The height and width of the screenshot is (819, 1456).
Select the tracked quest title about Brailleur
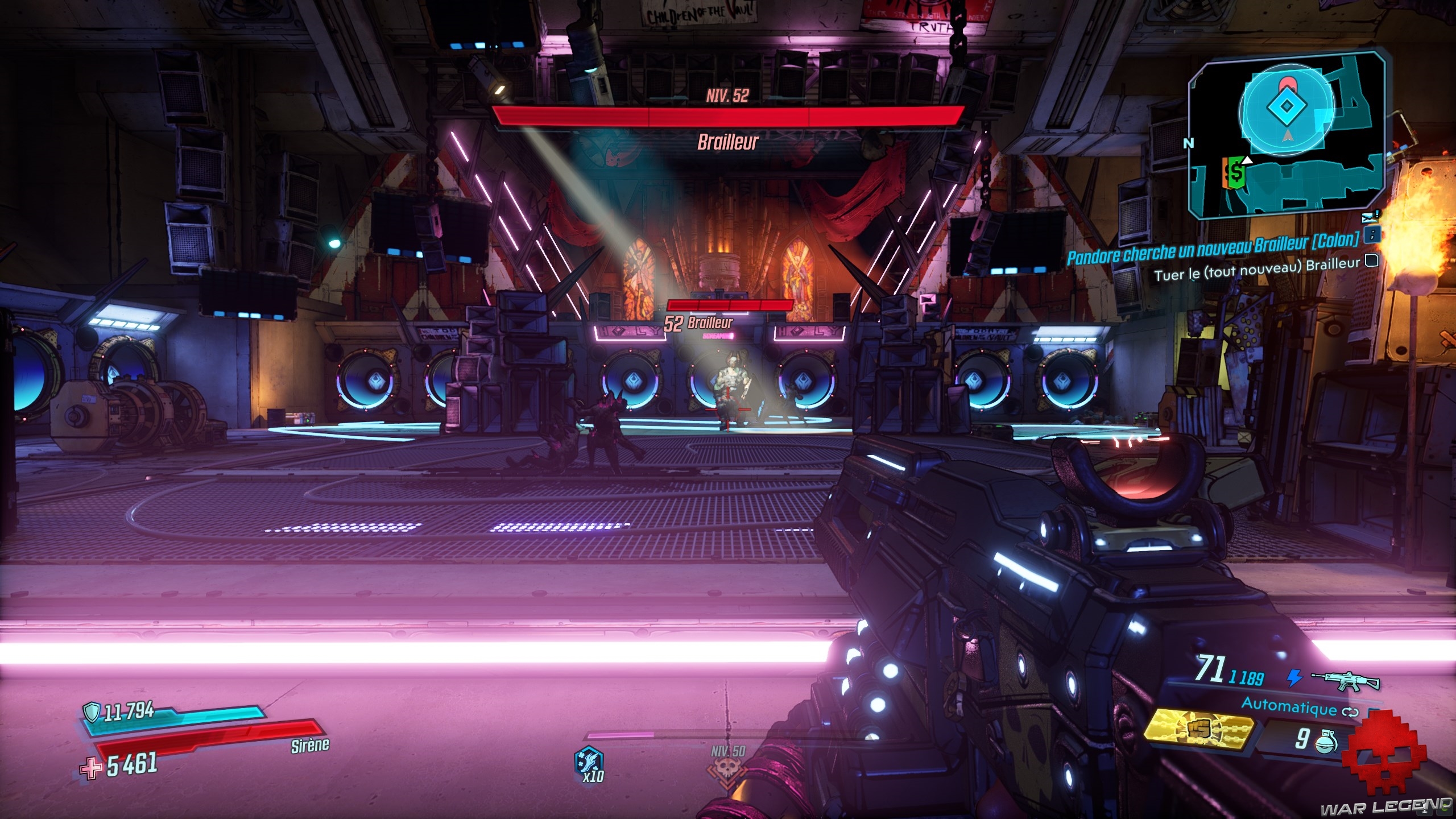tap(1213, 249)
